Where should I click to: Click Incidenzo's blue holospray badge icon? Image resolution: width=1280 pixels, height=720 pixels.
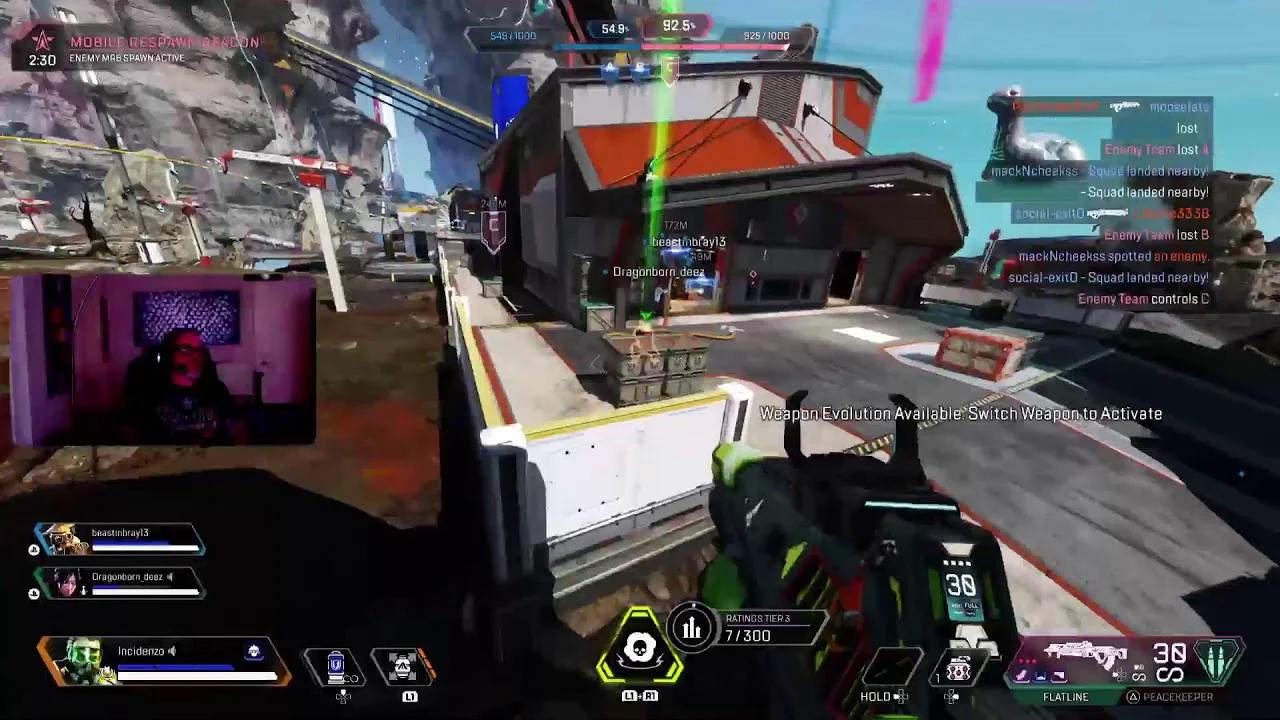tap(255, 650)
